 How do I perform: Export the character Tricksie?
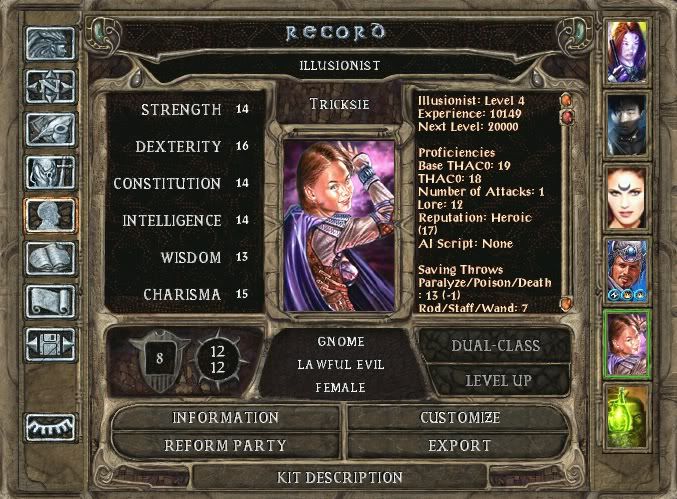pyautogui.click(x=459, y=445)
